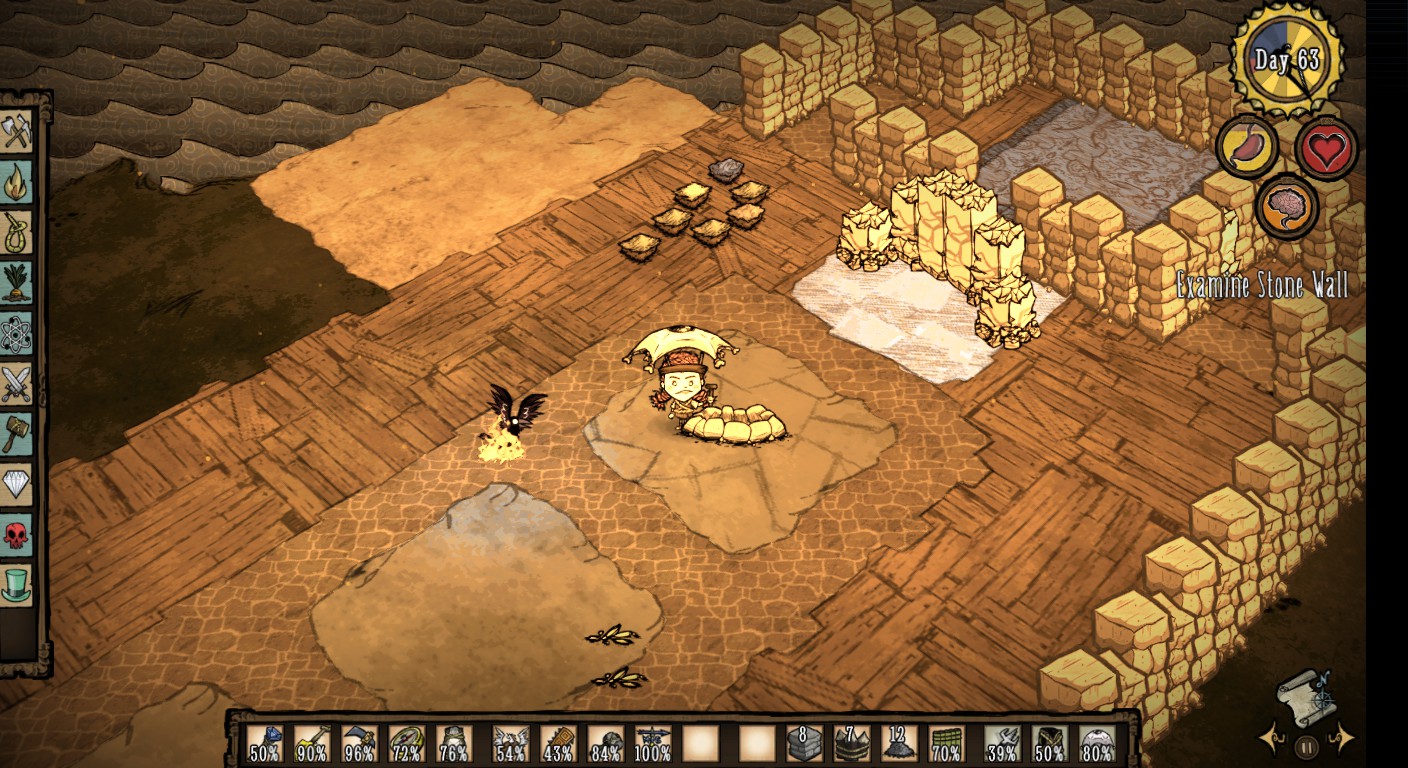Select the compass at 72%
This screenshot has width=1408, height=768.
click(x=406, y=744)
